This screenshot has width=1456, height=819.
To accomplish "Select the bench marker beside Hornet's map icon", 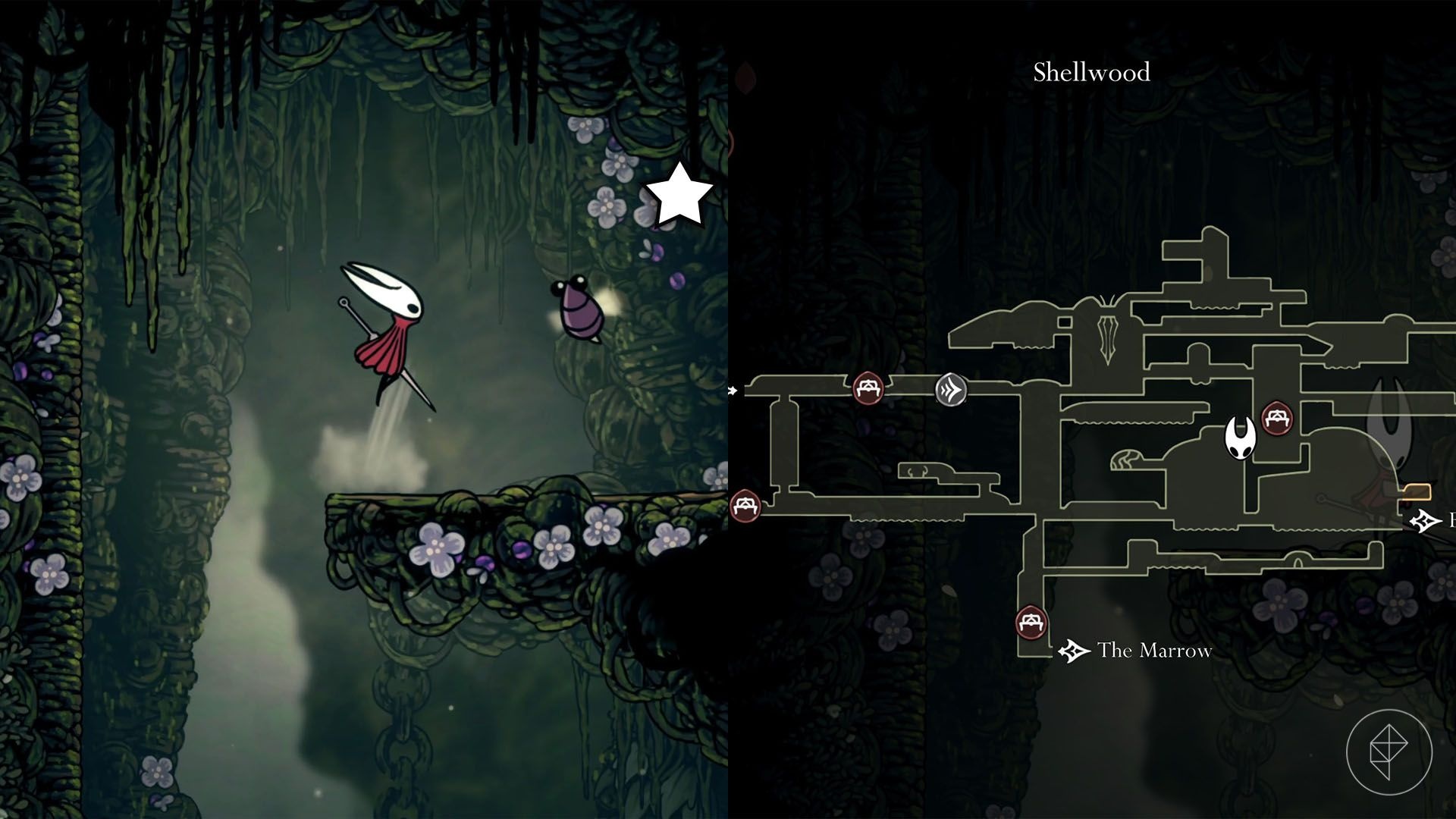I will click(1276, 419).
